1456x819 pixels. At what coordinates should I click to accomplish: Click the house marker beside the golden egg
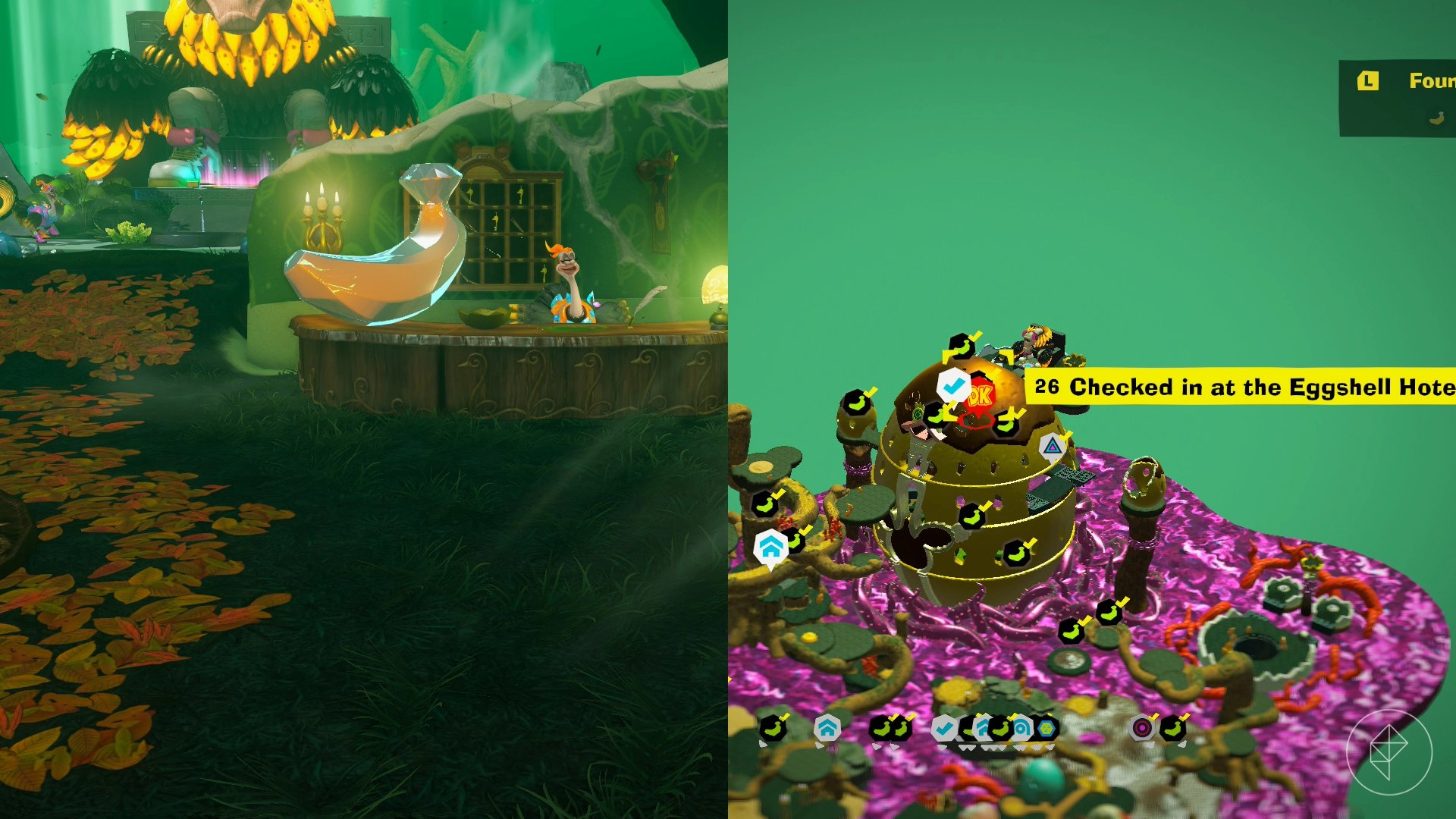point(770,547)
